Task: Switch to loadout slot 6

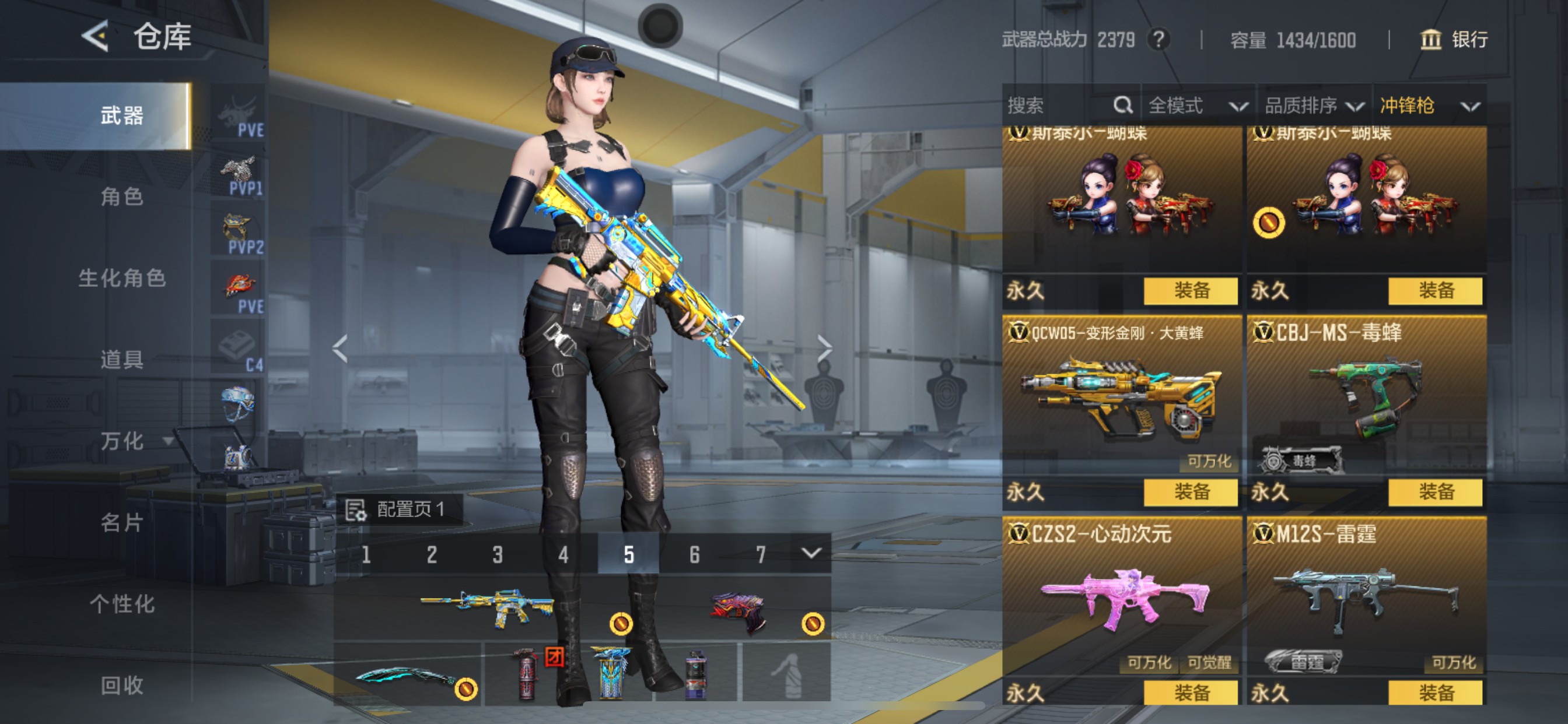Action: 695,554
